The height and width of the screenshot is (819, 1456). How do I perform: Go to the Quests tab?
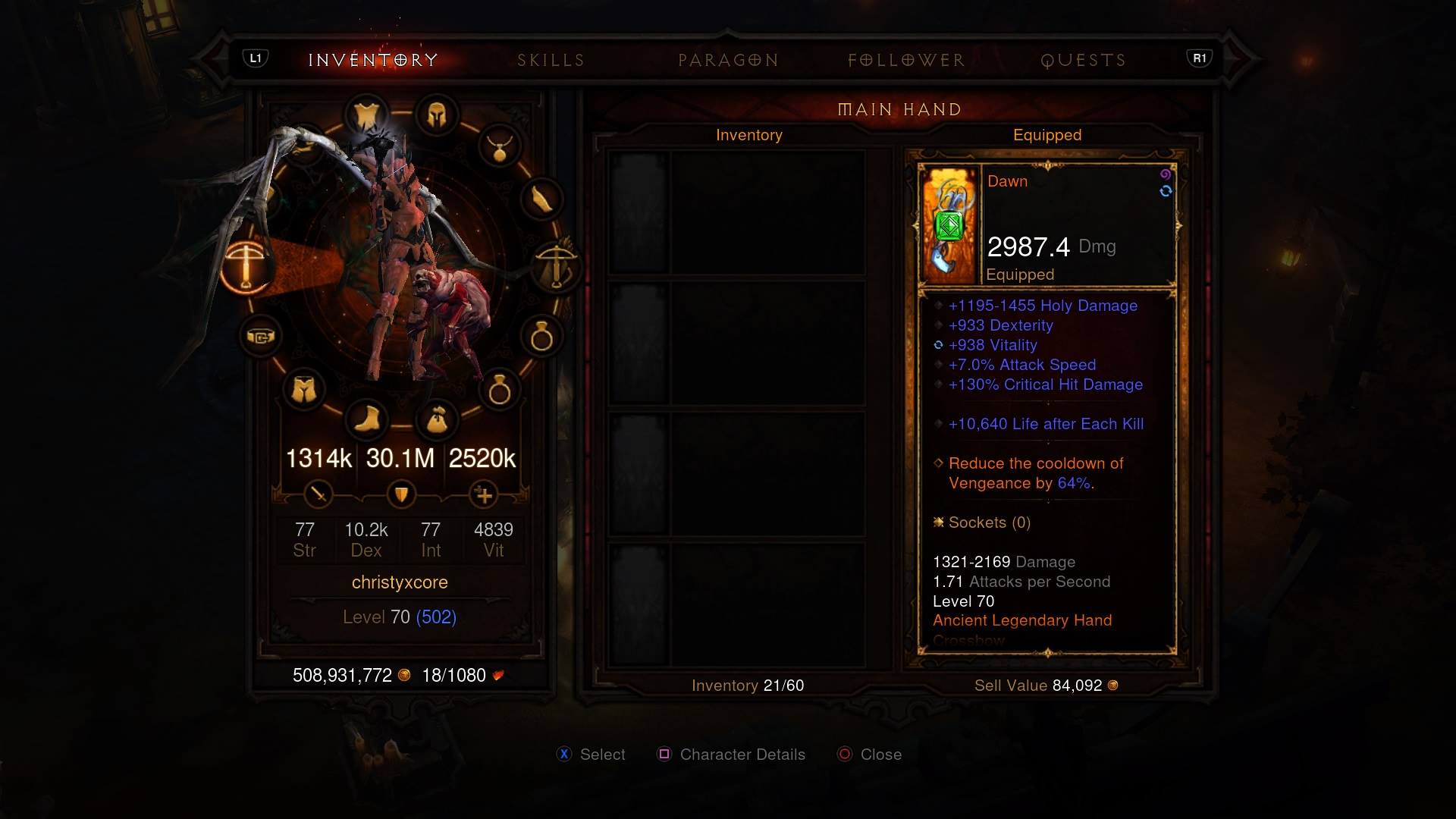pos(1083,61)
